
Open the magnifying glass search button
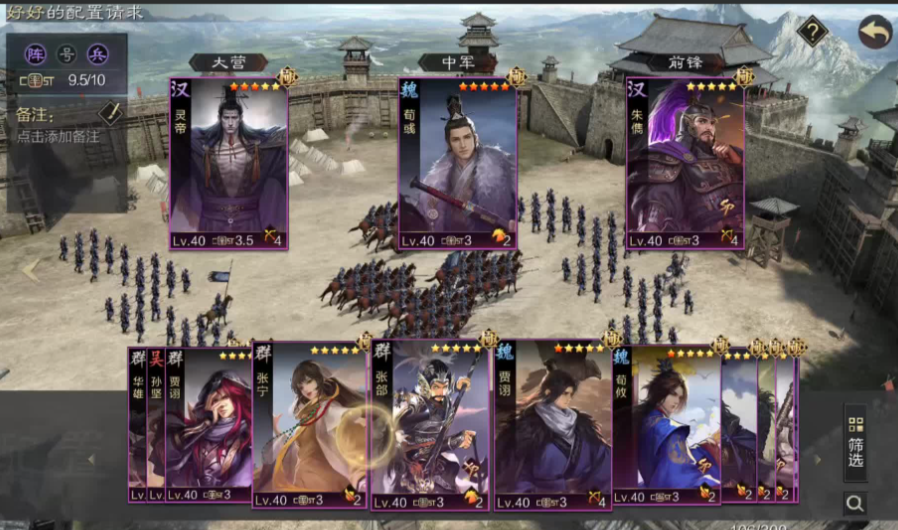point(855,502)
